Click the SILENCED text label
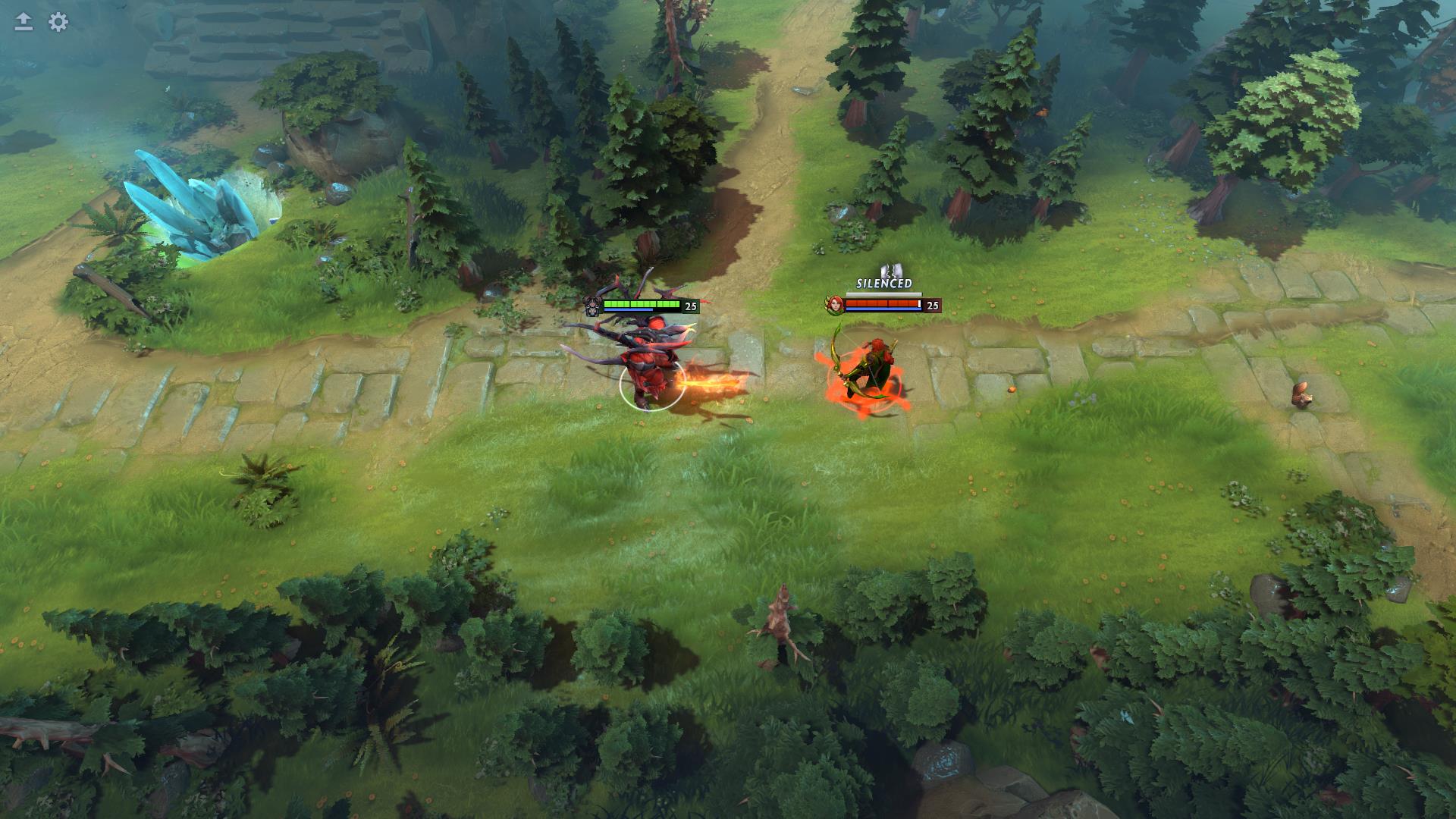 (883, 283)
